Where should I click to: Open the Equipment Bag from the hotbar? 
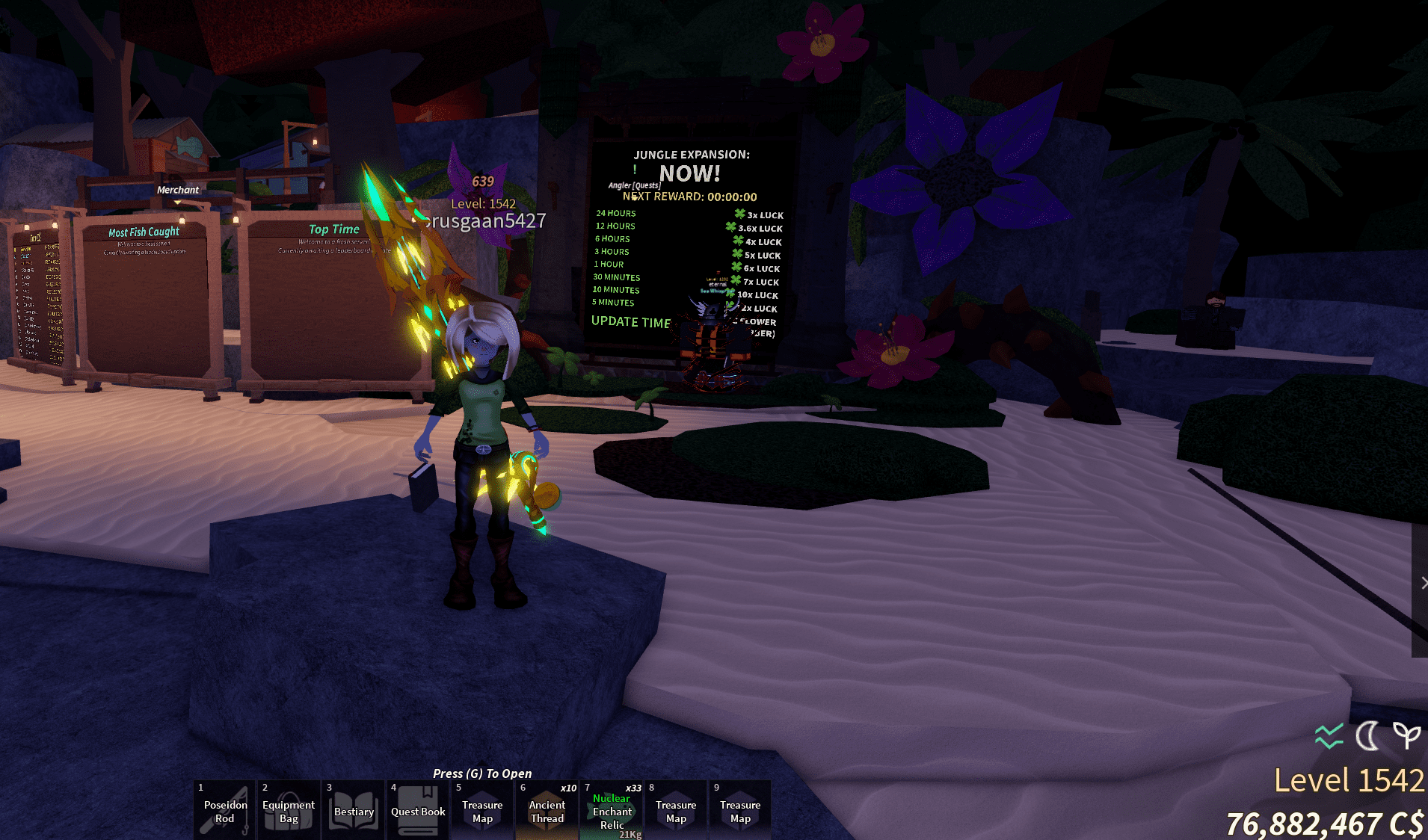pos(289,810)
